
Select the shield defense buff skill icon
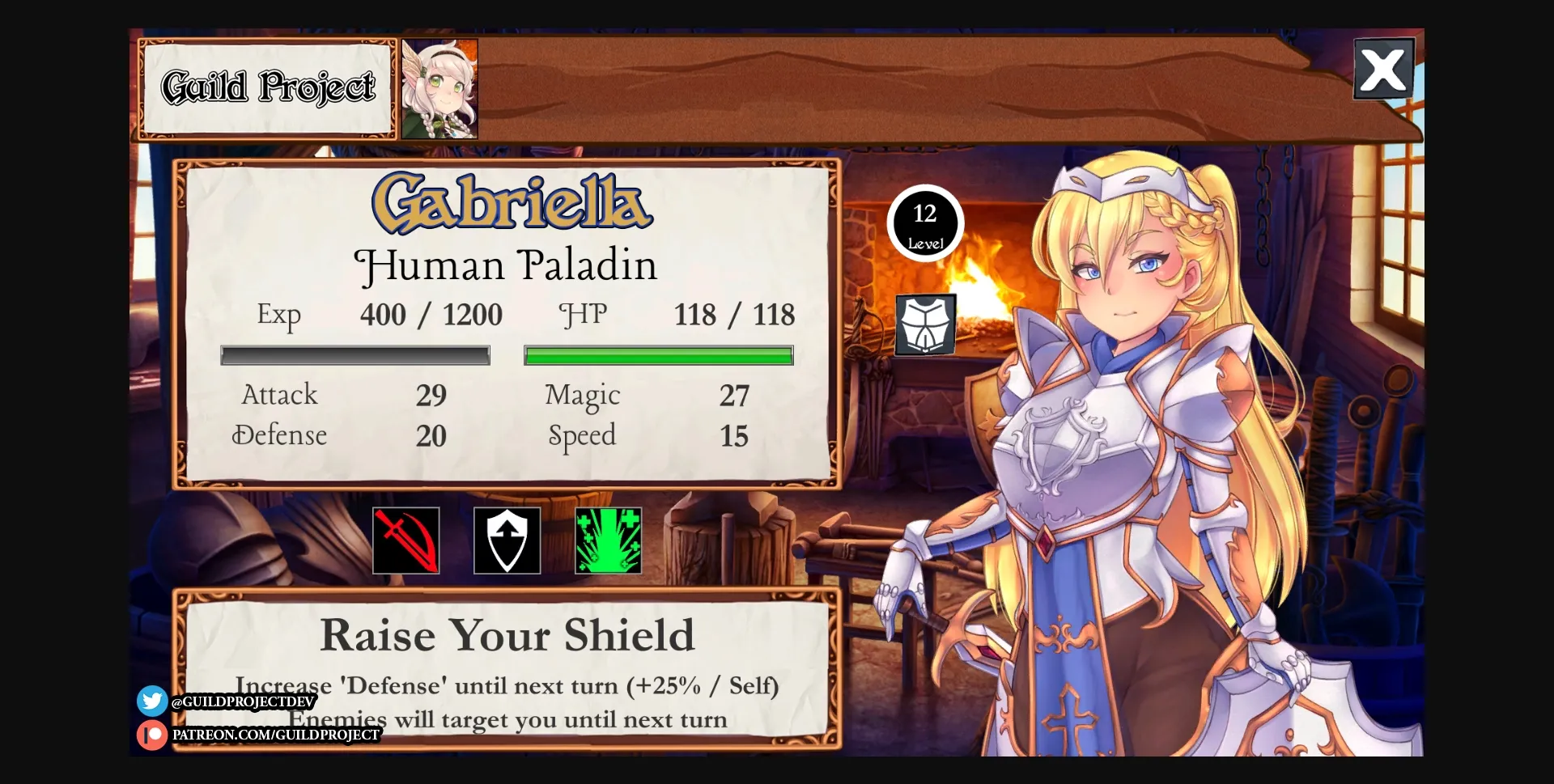[x=507, y=540]
